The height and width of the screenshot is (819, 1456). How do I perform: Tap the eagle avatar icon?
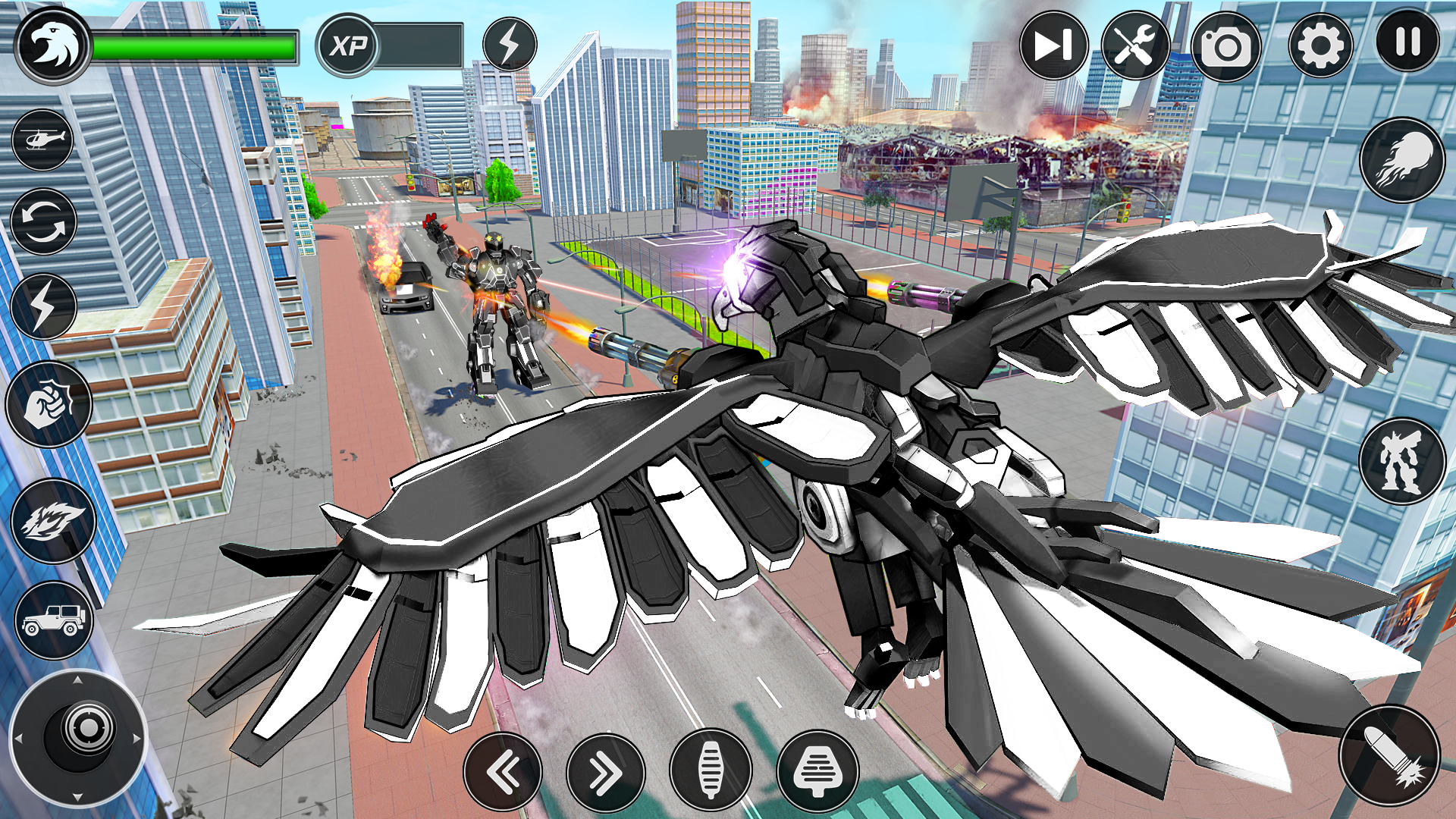tap(52, 47)
